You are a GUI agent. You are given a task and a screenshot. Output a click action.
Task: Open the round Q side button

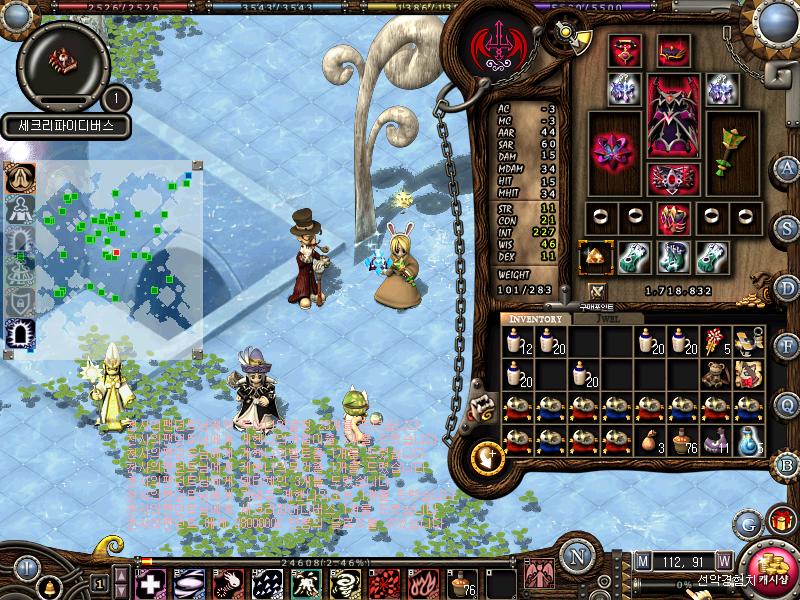(788, 405)
